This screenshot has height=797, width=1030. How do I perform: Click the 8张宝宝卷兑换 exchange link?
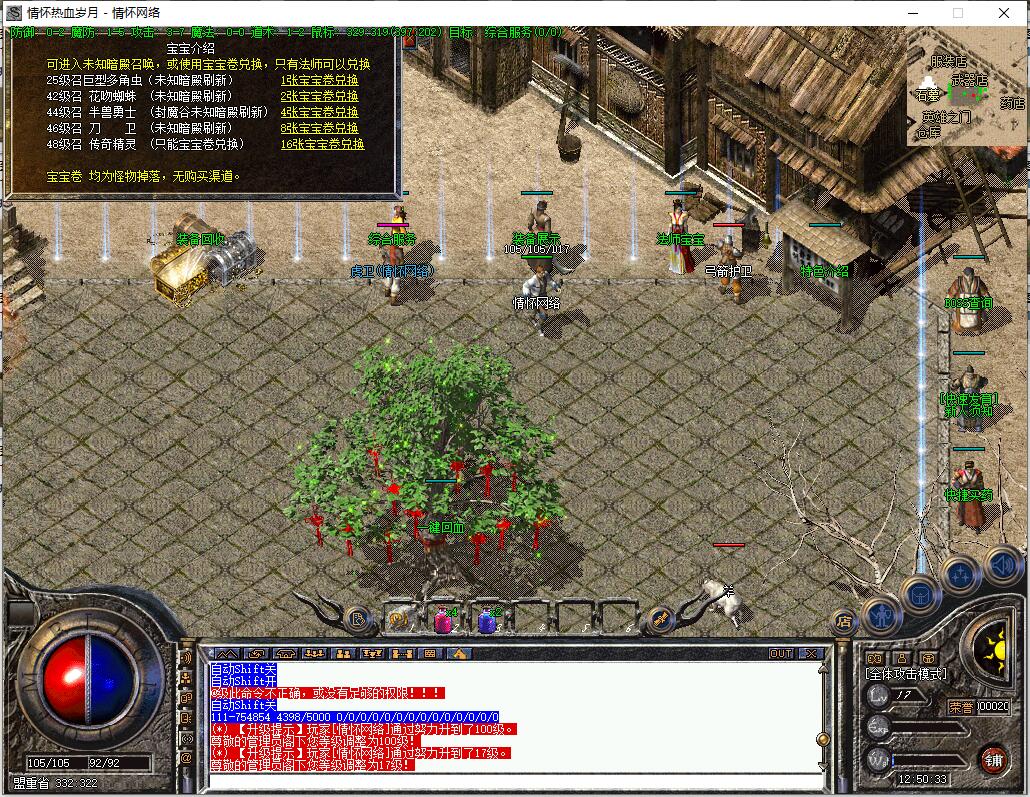point(319,128)
